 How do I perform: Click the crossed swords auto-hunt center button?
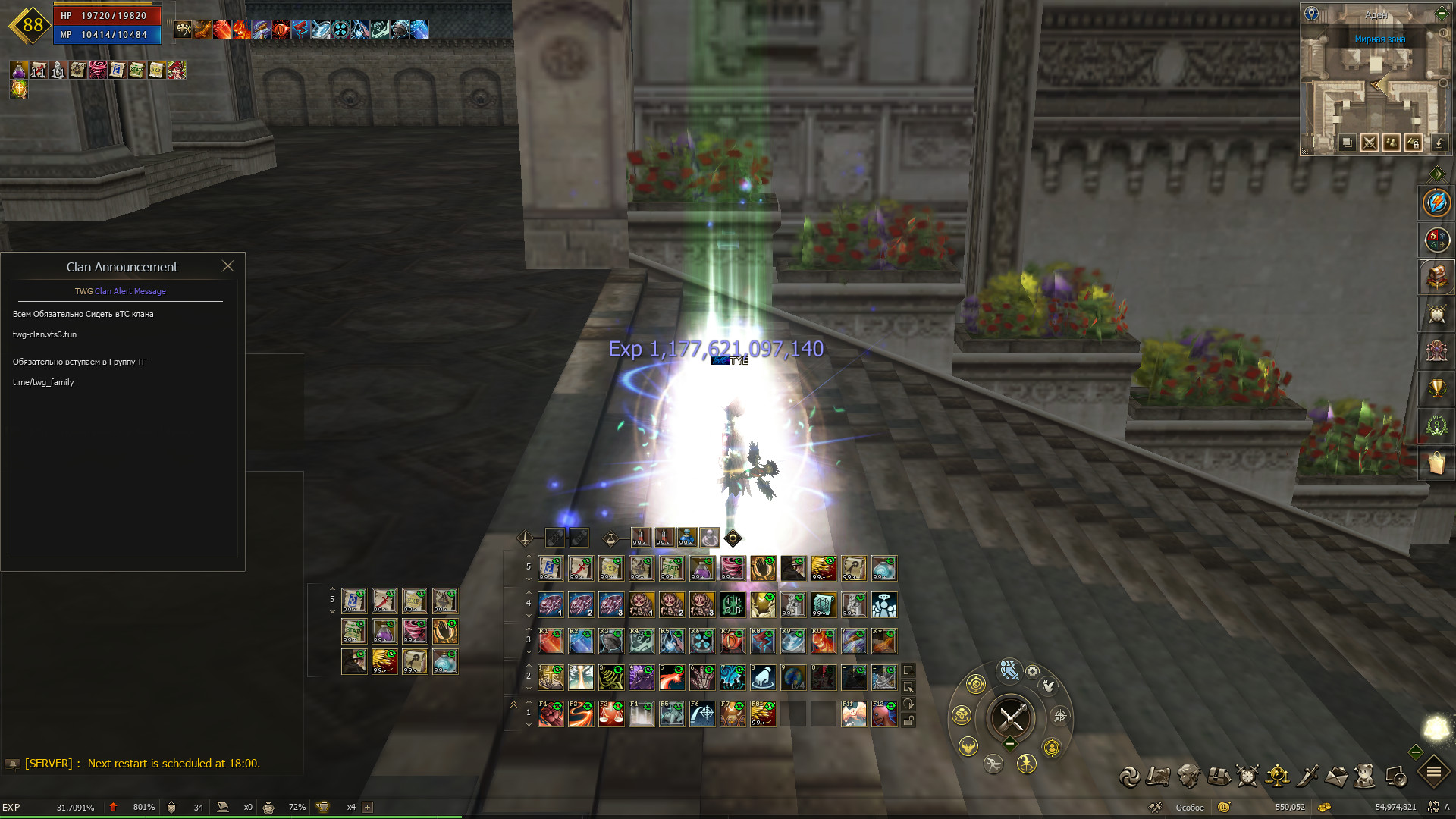pos(1011,717)
